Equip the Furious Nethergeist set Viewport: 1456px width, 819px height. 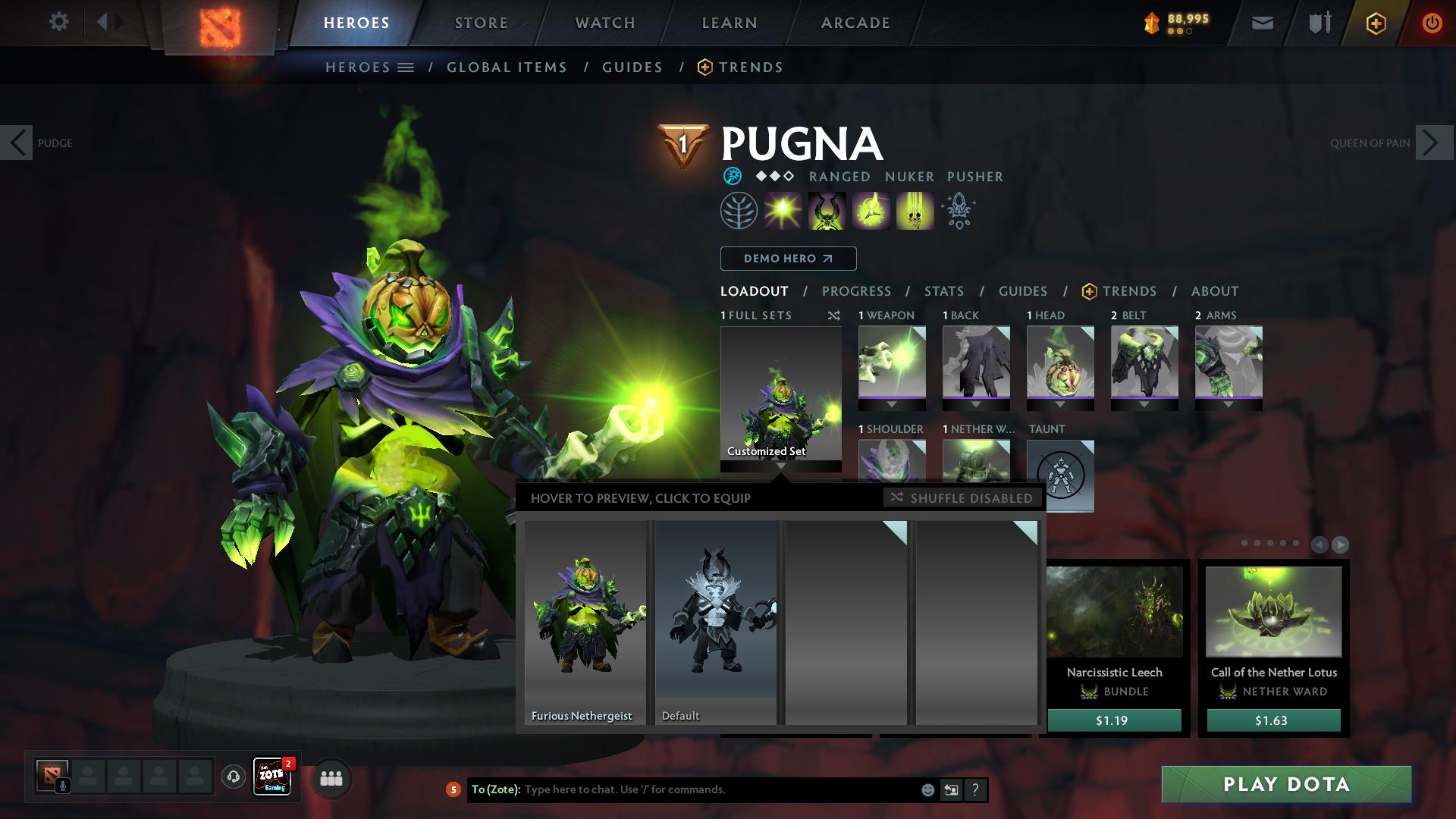585,622
